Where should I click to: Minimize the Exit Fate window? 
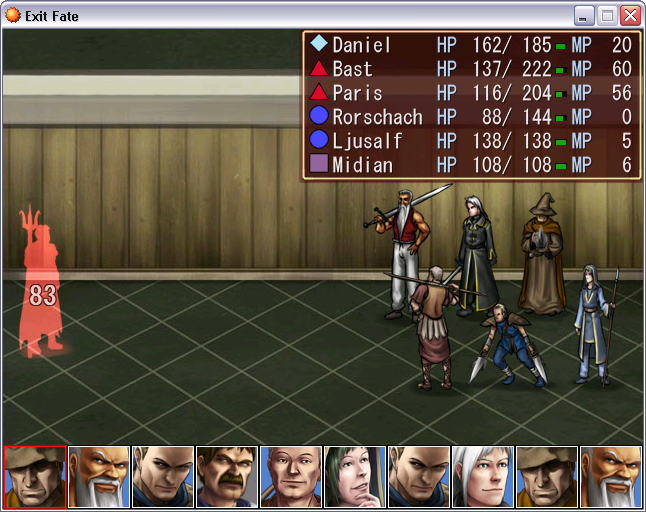point(584,16)
